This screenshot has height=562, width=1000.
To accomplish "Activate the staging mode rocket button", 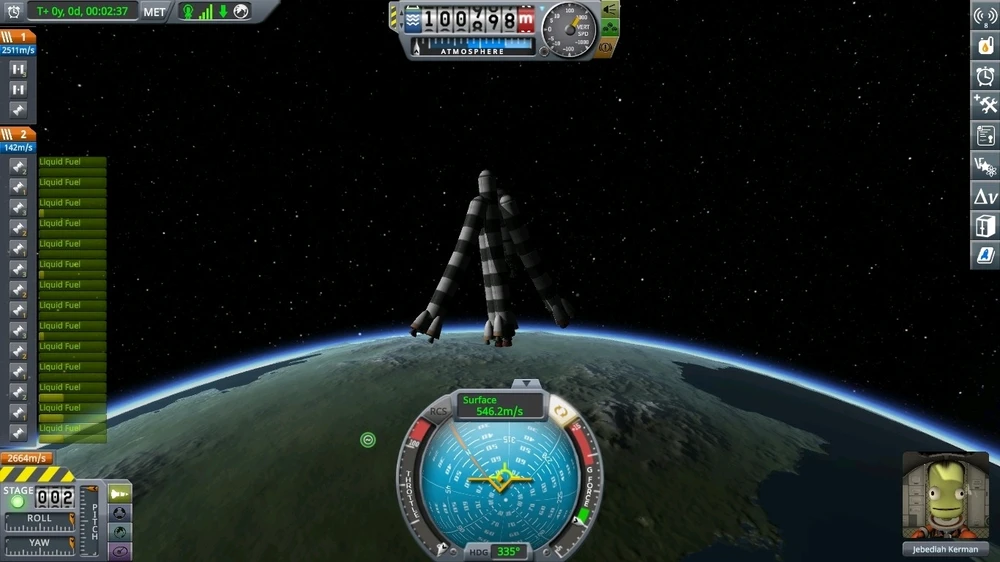I will pyautogui.click(x=119, y=494).
